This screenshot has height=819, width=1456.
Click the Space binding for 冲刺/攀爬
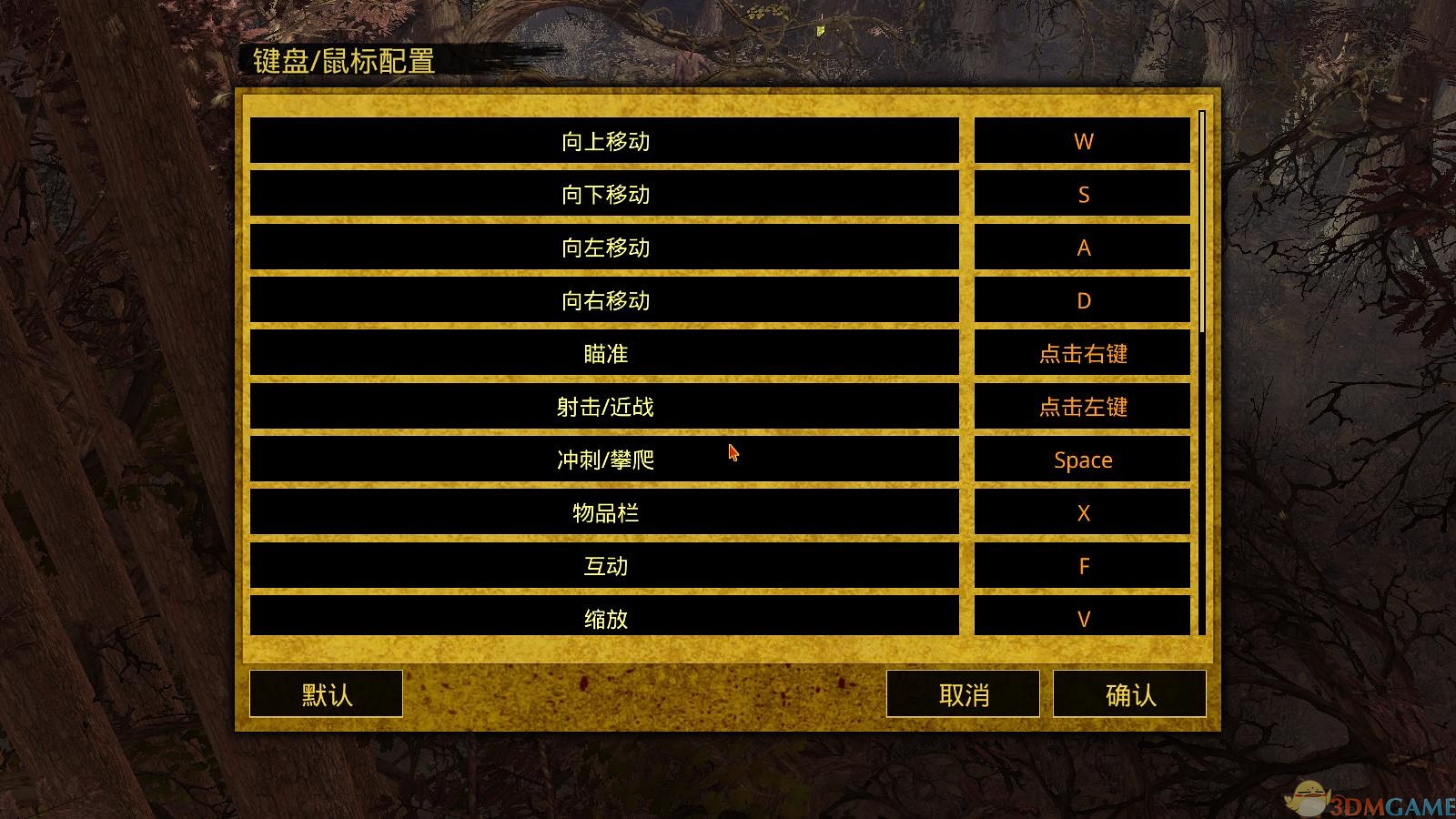pyautogui.click(x=1083, y=460)
